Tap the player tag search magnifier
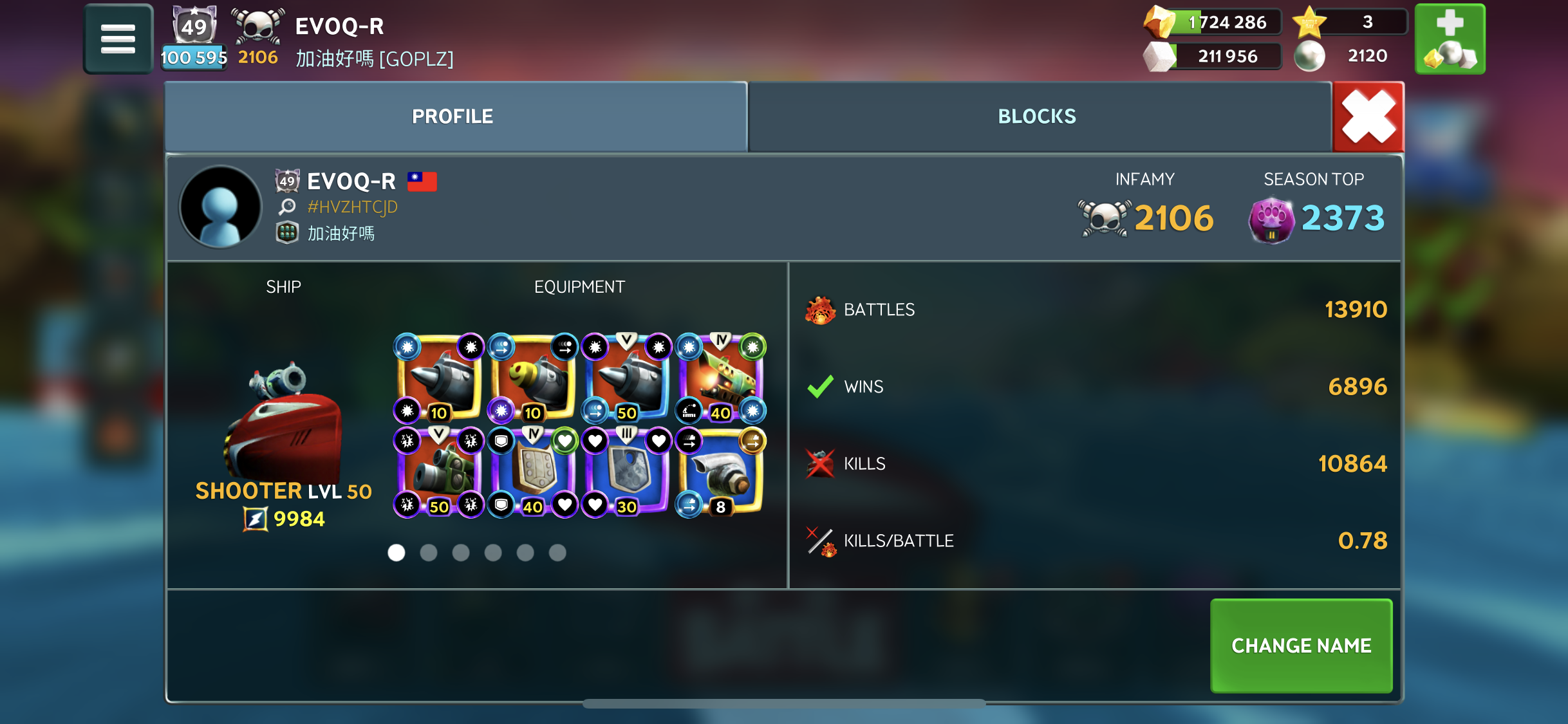 [287, 207]
